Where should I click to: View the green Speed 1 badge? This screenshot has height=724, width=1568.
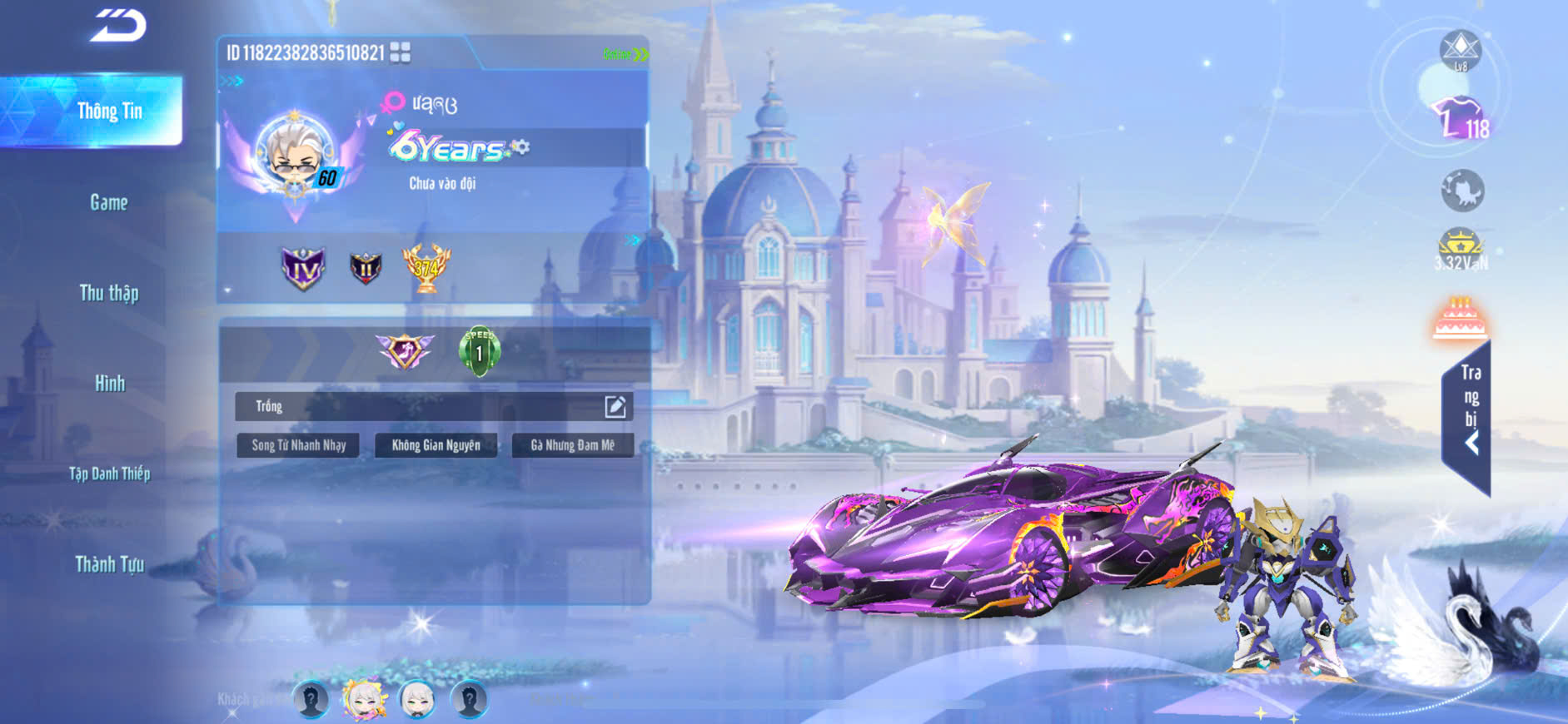[x=479, y=351]
